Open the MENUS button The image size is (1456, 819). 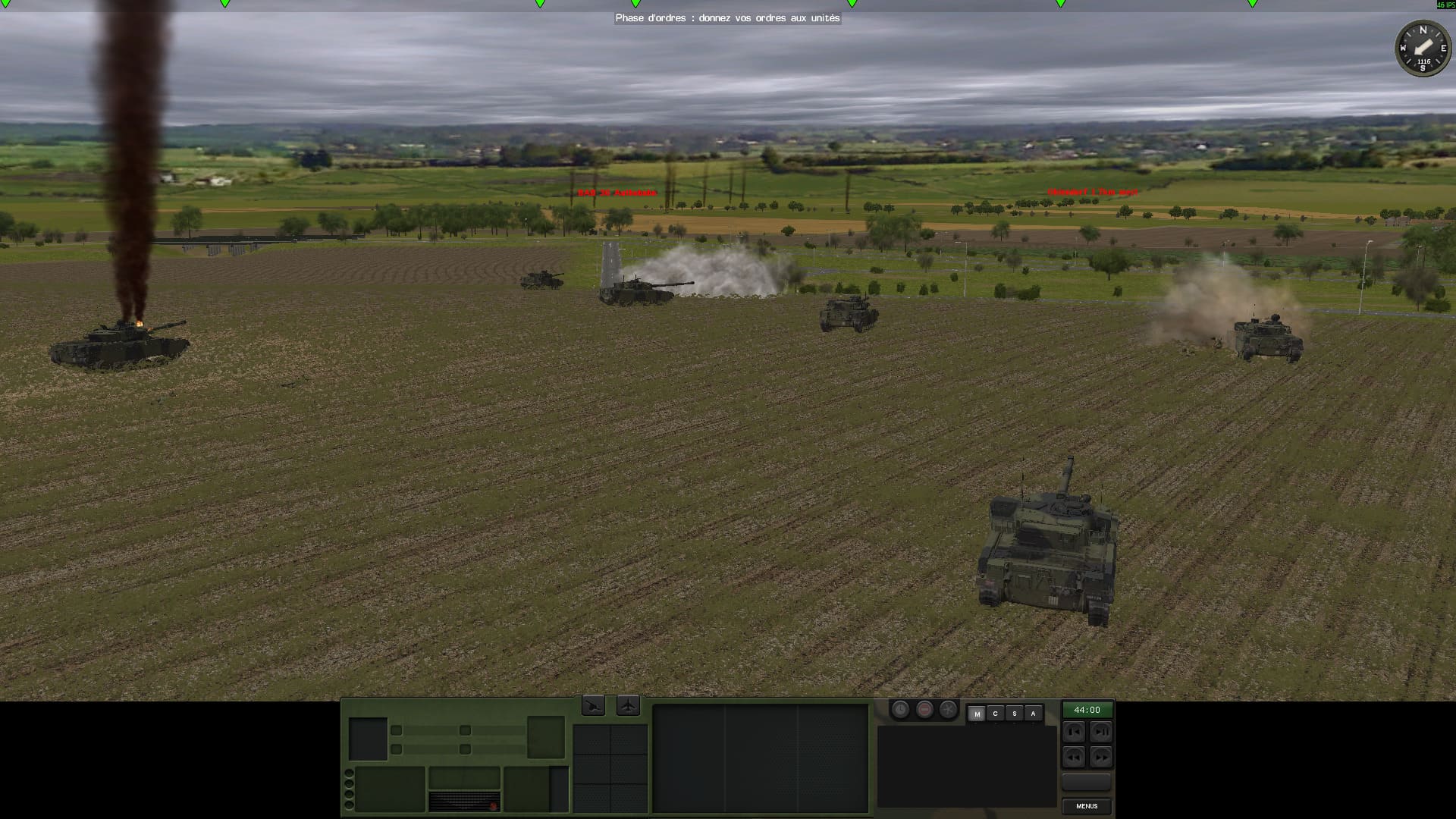1087,806
